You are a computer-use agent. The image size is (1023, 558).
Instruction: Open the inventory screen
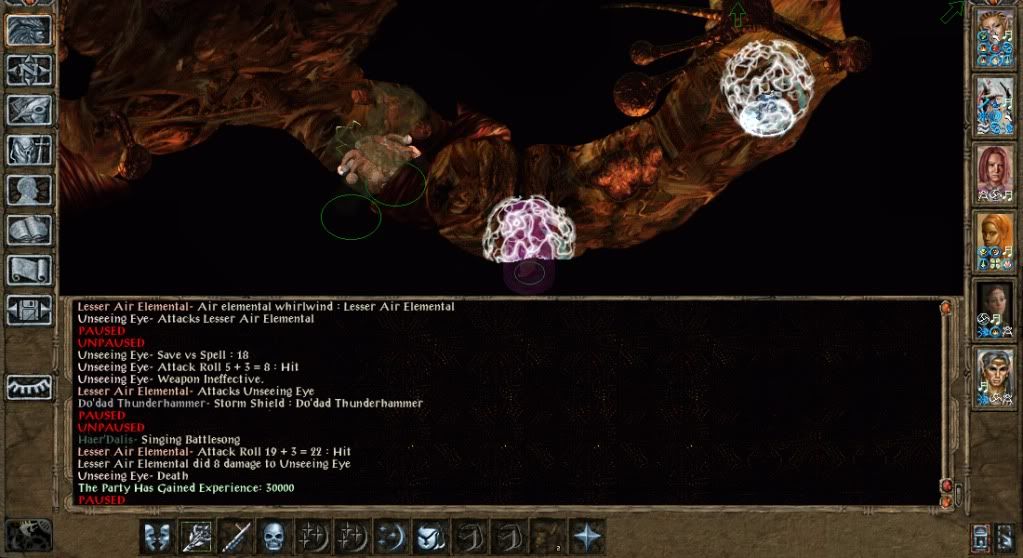click(29, 150)
